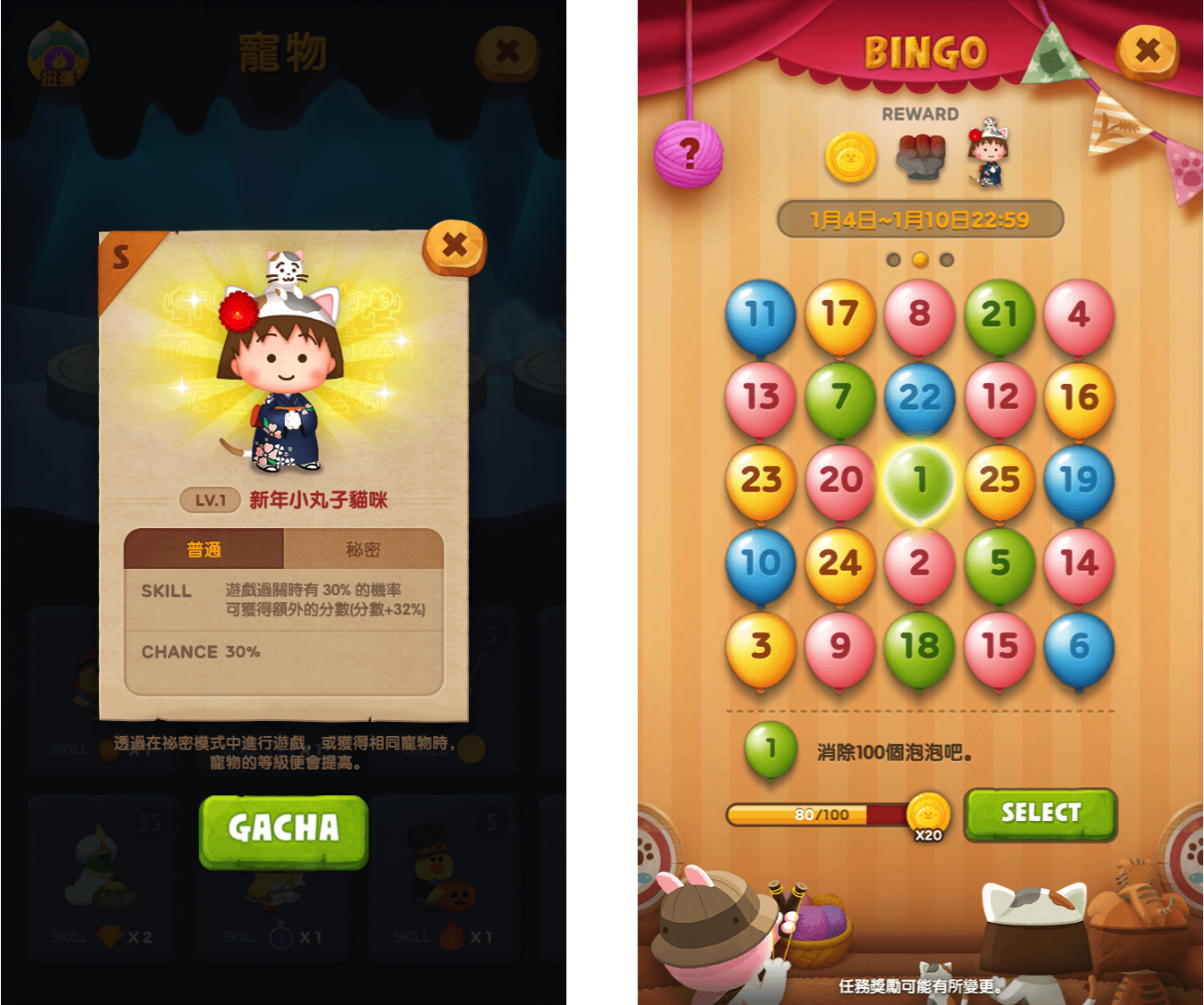Image resolution: width=1204 pixels, height=1005 pixels.
Task: Choose the glowing number 1 bingo balloon
Action: (x=920, y=481)
